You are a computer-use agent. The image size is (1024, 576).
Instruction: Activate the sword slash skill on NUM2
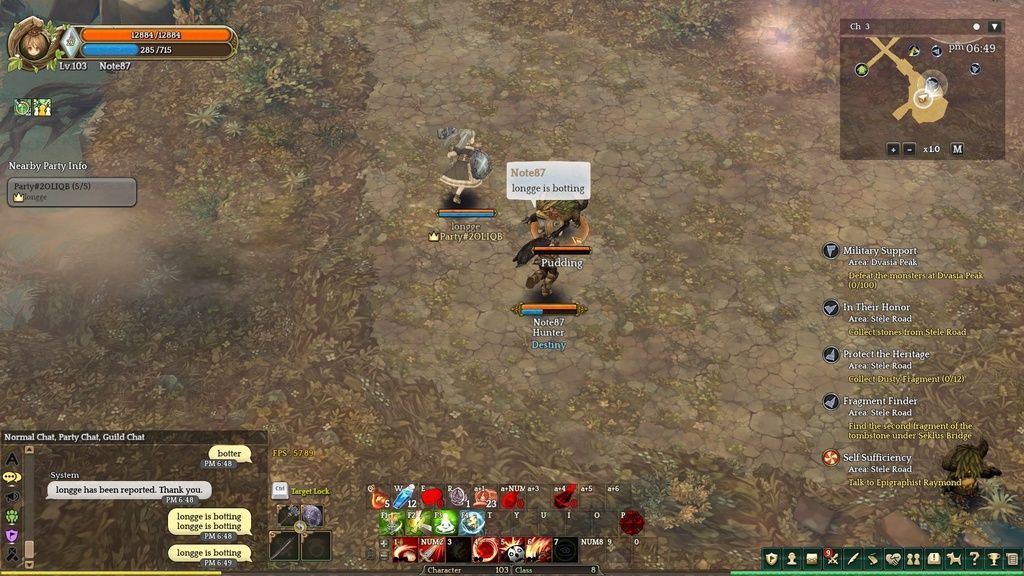(433, 550)
